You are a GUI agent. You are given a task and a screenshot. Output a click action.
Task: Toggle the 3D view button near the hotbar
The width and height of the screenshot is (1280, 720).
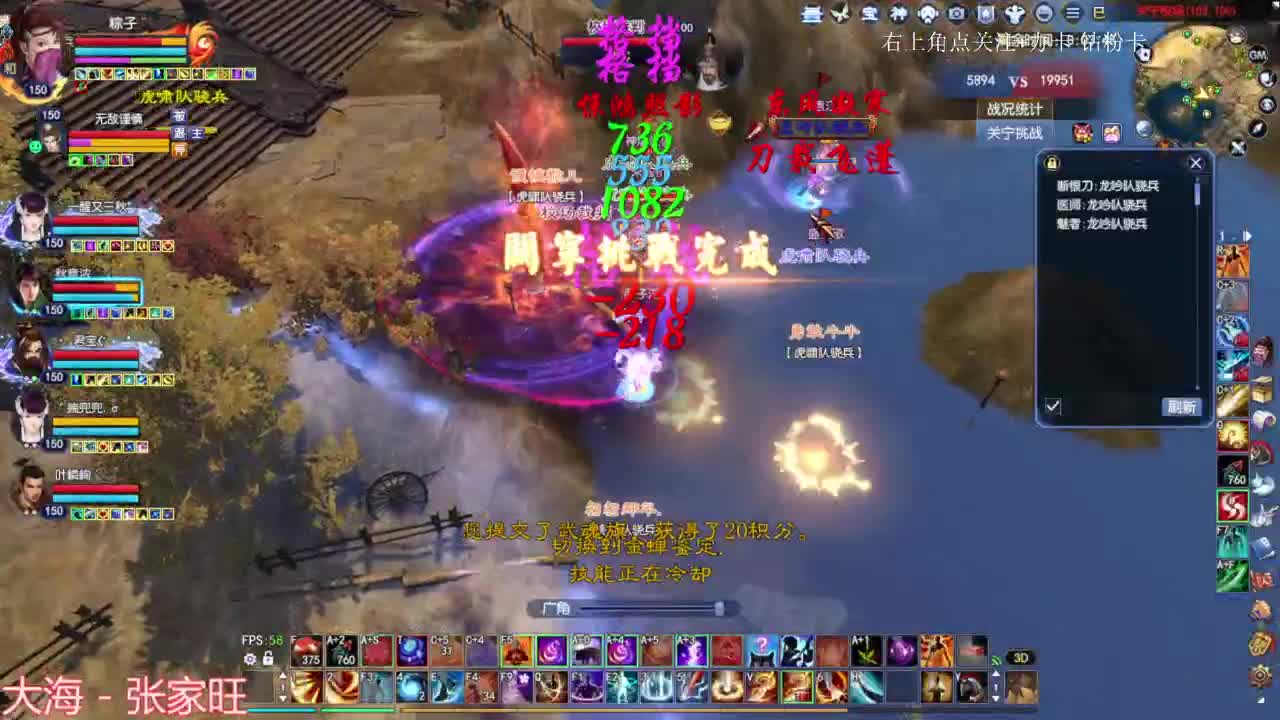point(1021,657)
